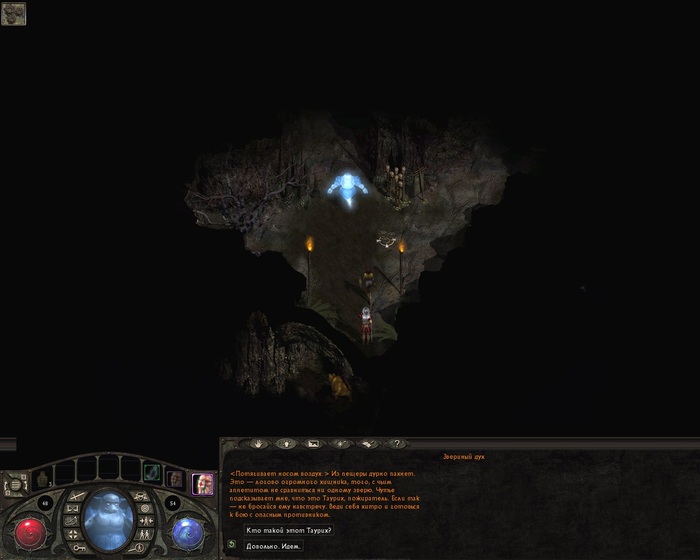This screenshot has width=700, height=560.
Task: Select the dimmed party member portrait
Action: pyautogui.click(x=175, y=480)
